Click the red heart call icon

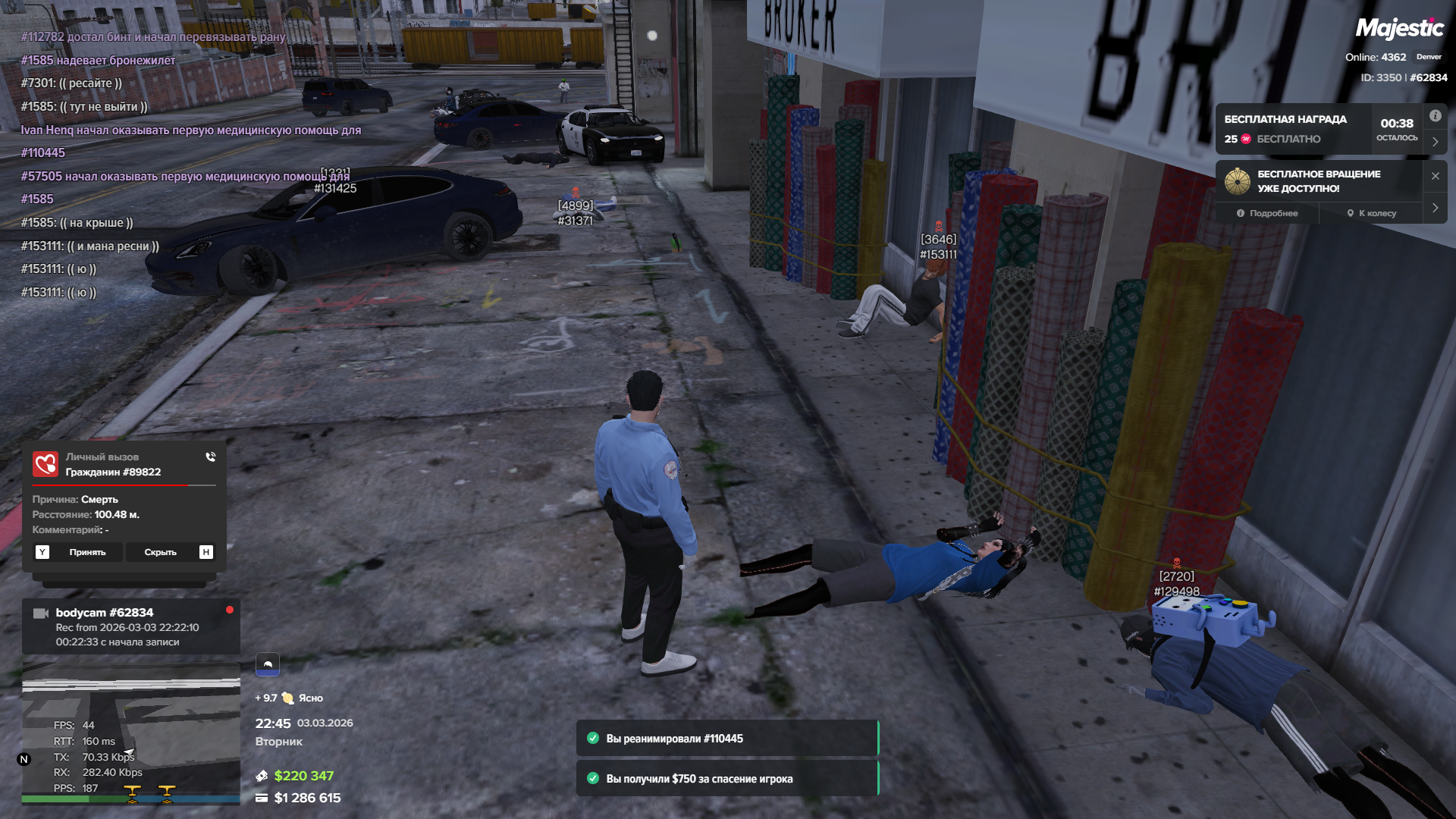[45, 464]
